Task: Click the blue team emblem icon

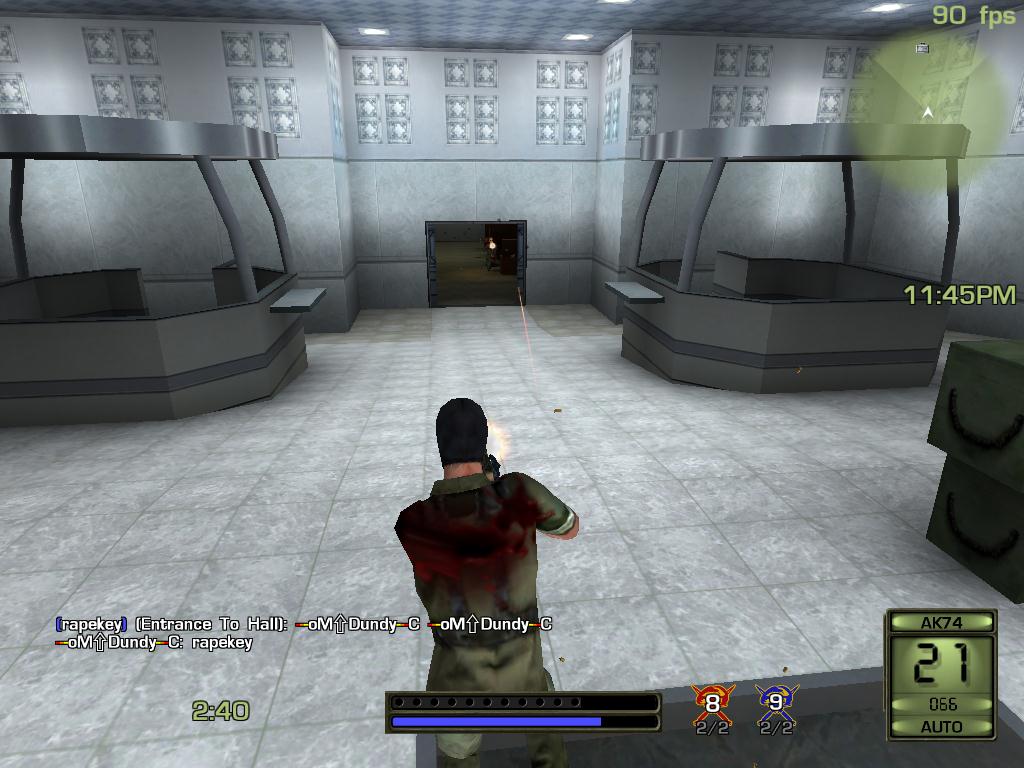Action: (x=775, y=703)
